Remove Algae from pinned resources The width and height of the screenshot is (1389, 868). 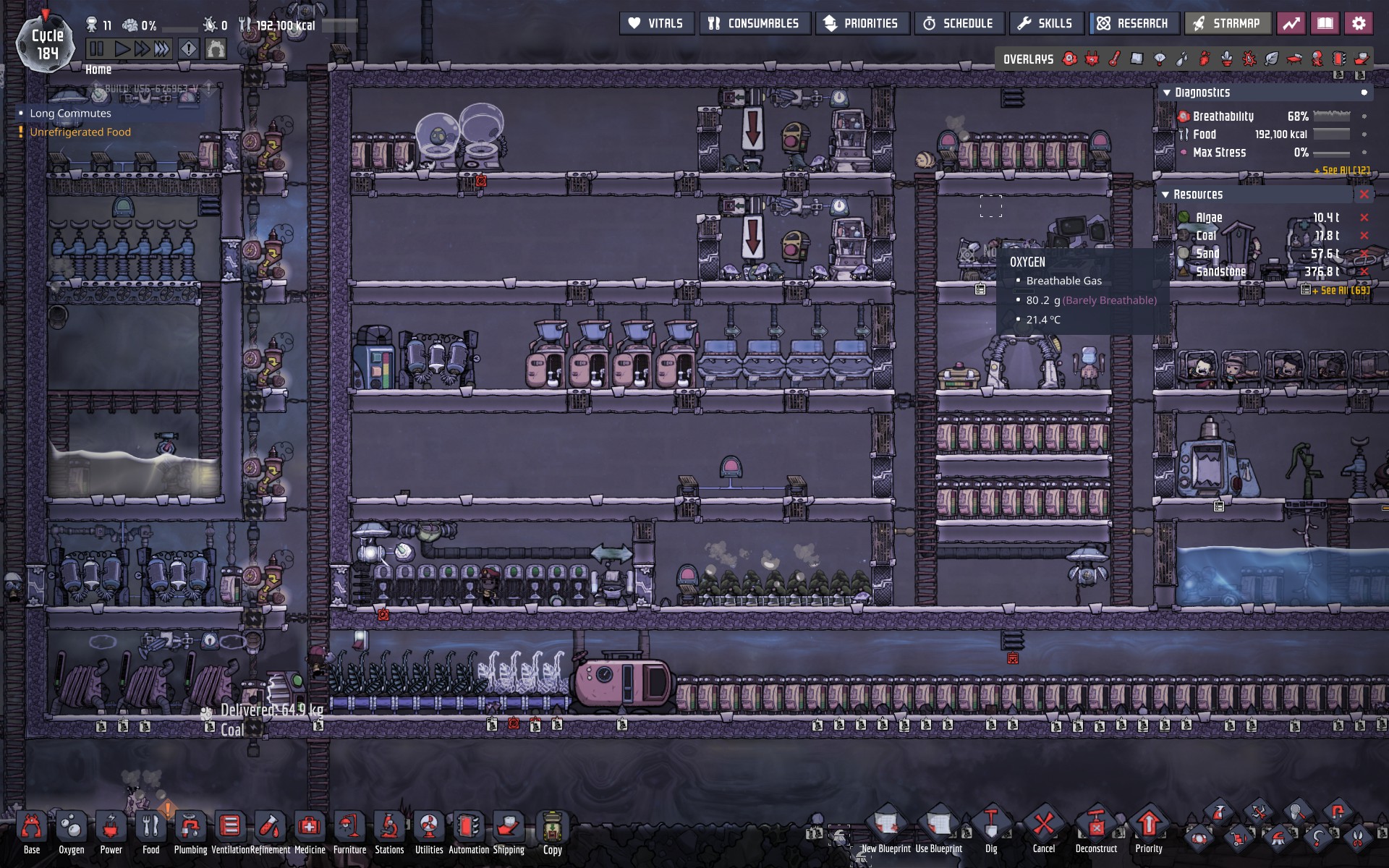coord(1364,217)
